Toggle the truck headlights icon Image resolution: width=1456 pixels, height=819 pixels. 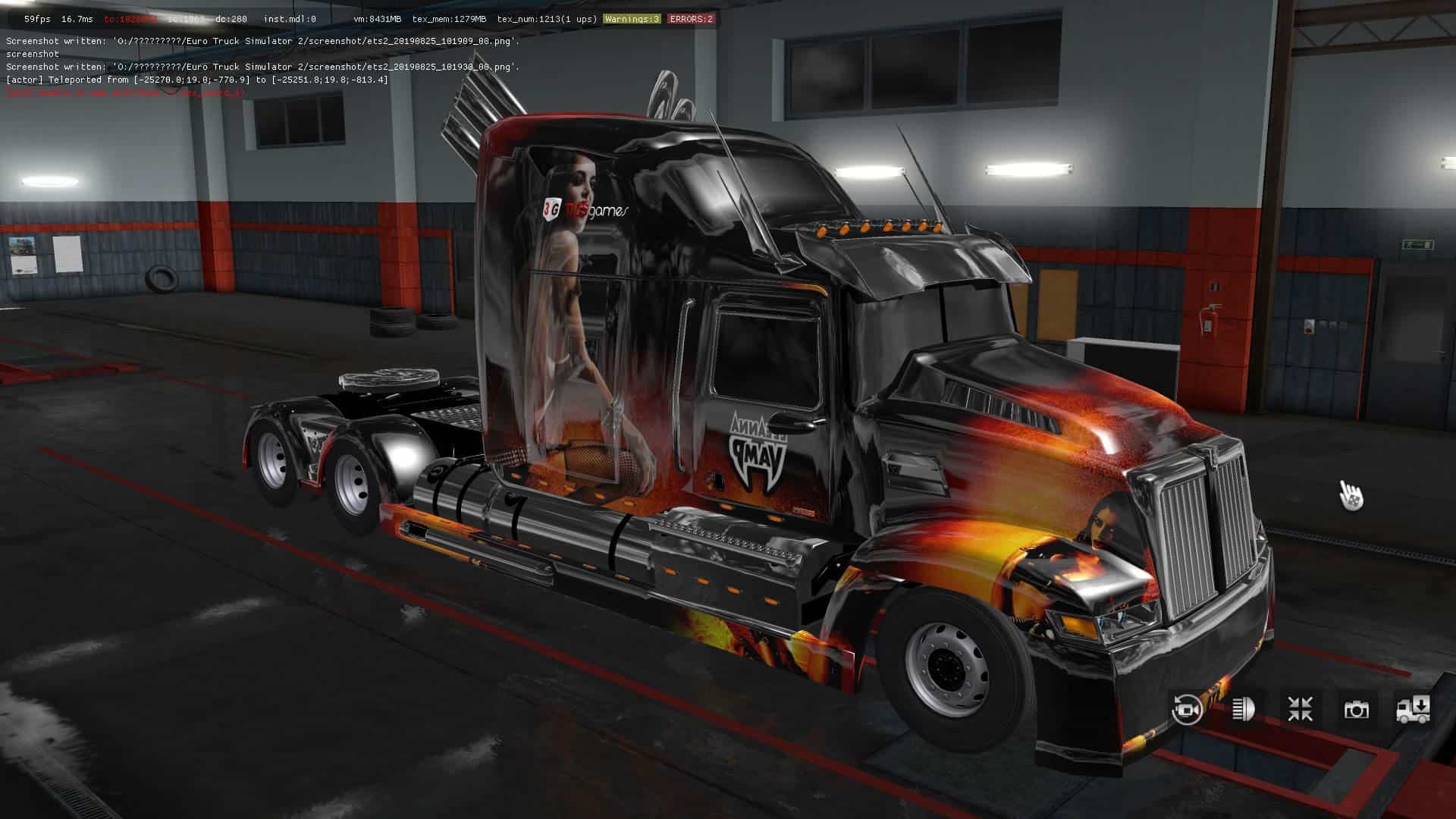pos(1244,709)
